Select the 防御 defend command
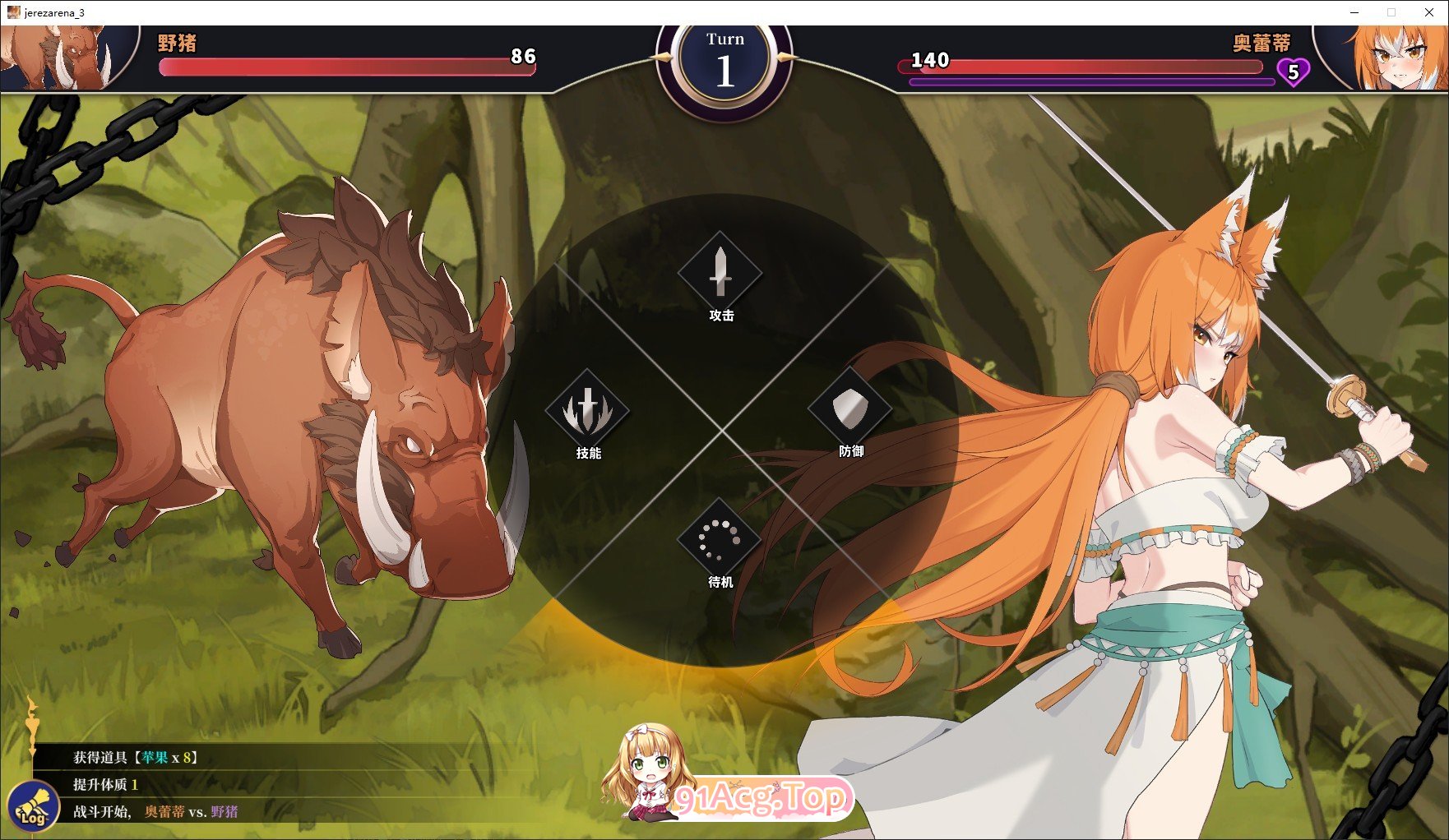Viewport: 1449px width, 840px height. pyautogui.click(x=850, y=410)
